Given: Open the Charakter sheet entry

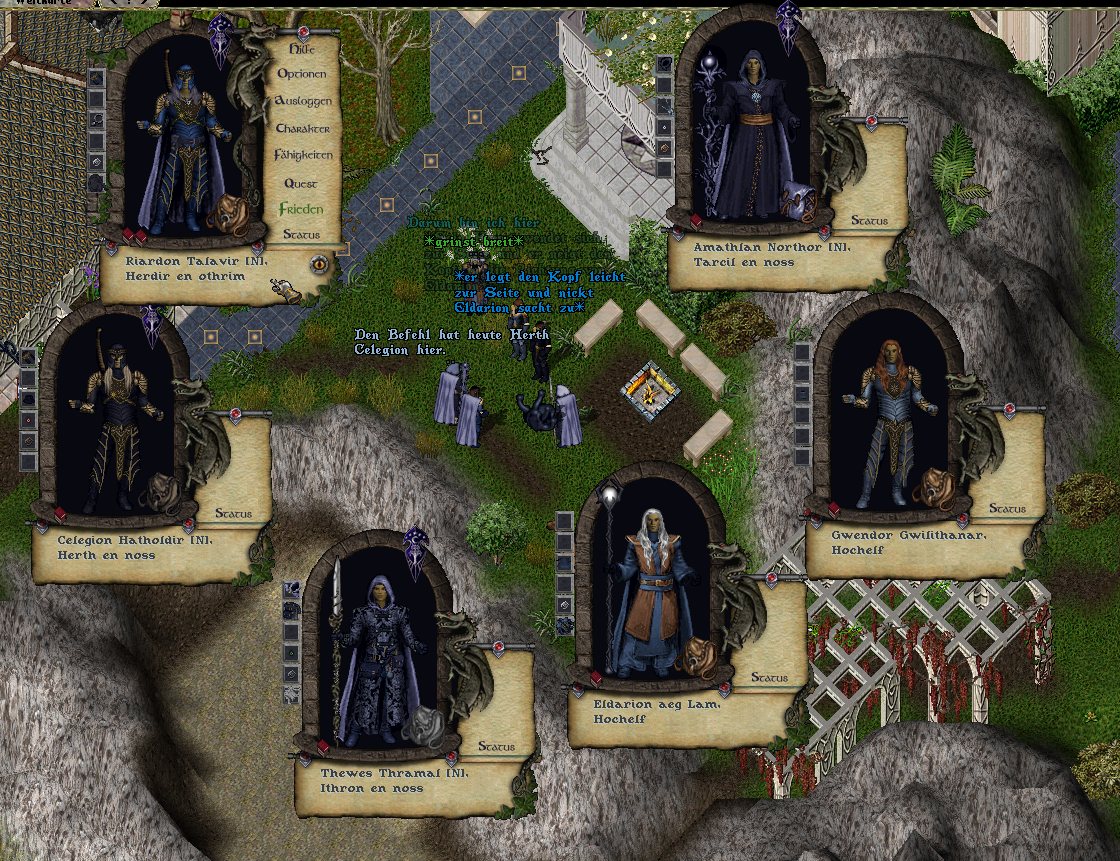Looking at the screenshot, I should [x=302, y=129].
